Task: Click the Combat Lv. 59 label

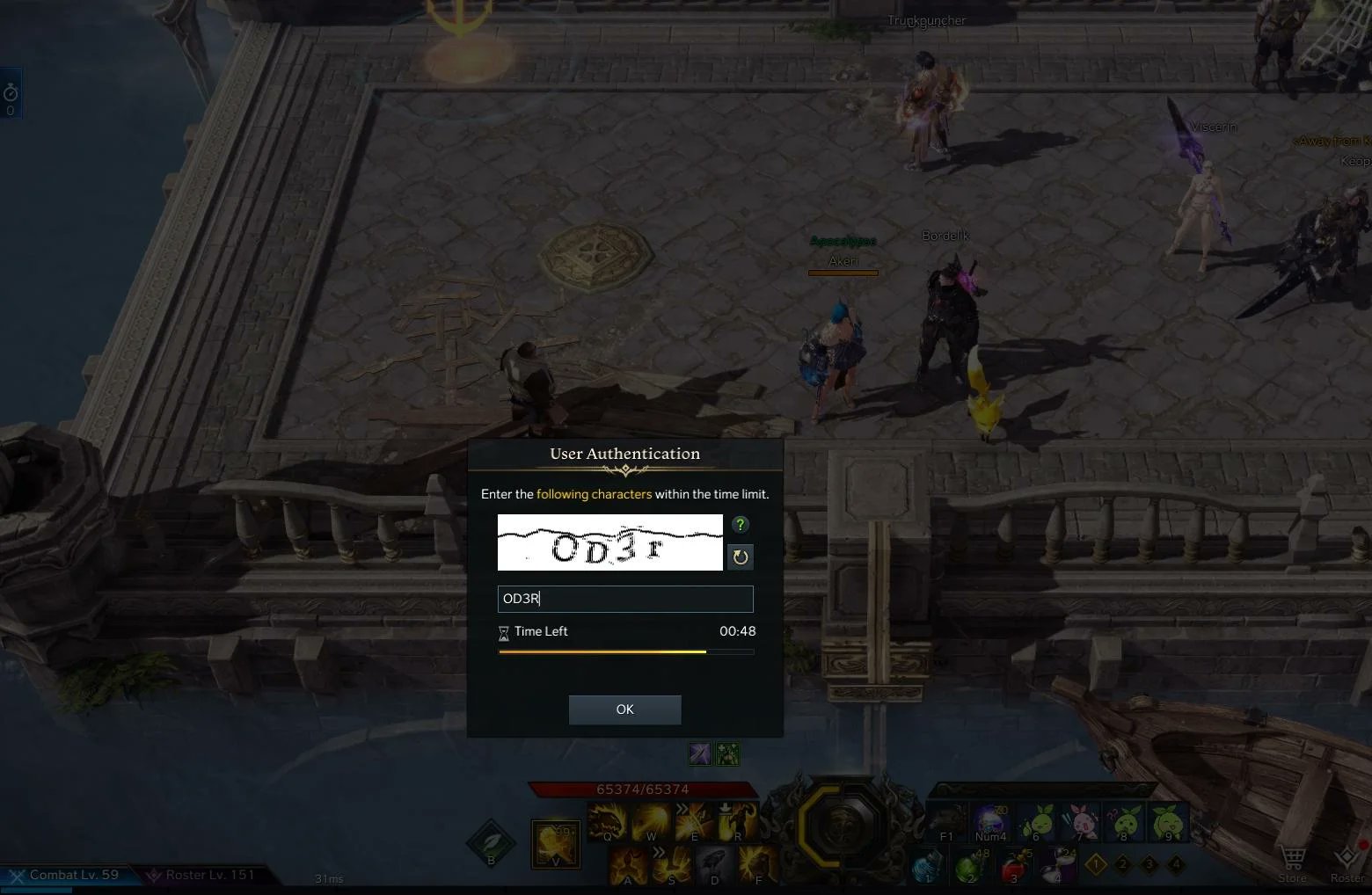Action: coord(70,875)
